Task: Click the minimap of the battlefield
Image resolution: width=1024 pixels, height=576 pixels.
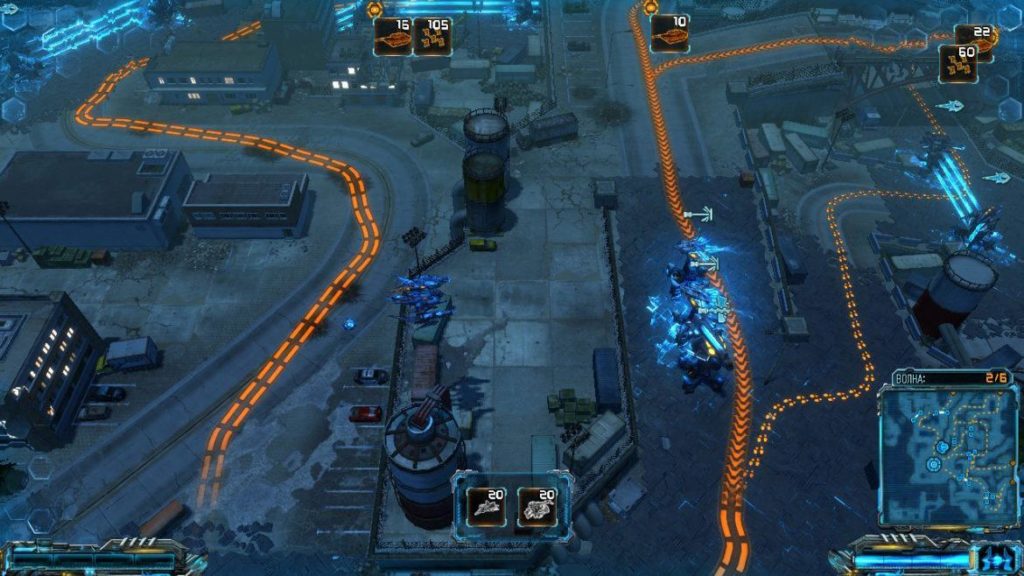Action: click(x=947, y=456)
